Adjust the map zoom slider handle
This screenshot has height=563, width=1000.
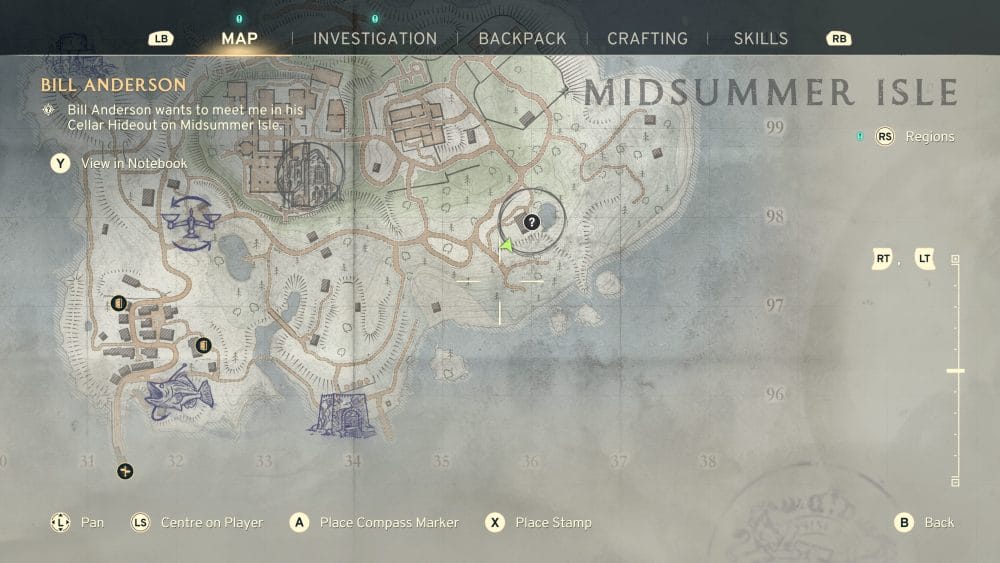pyautogui.click(x=955, y=371)
